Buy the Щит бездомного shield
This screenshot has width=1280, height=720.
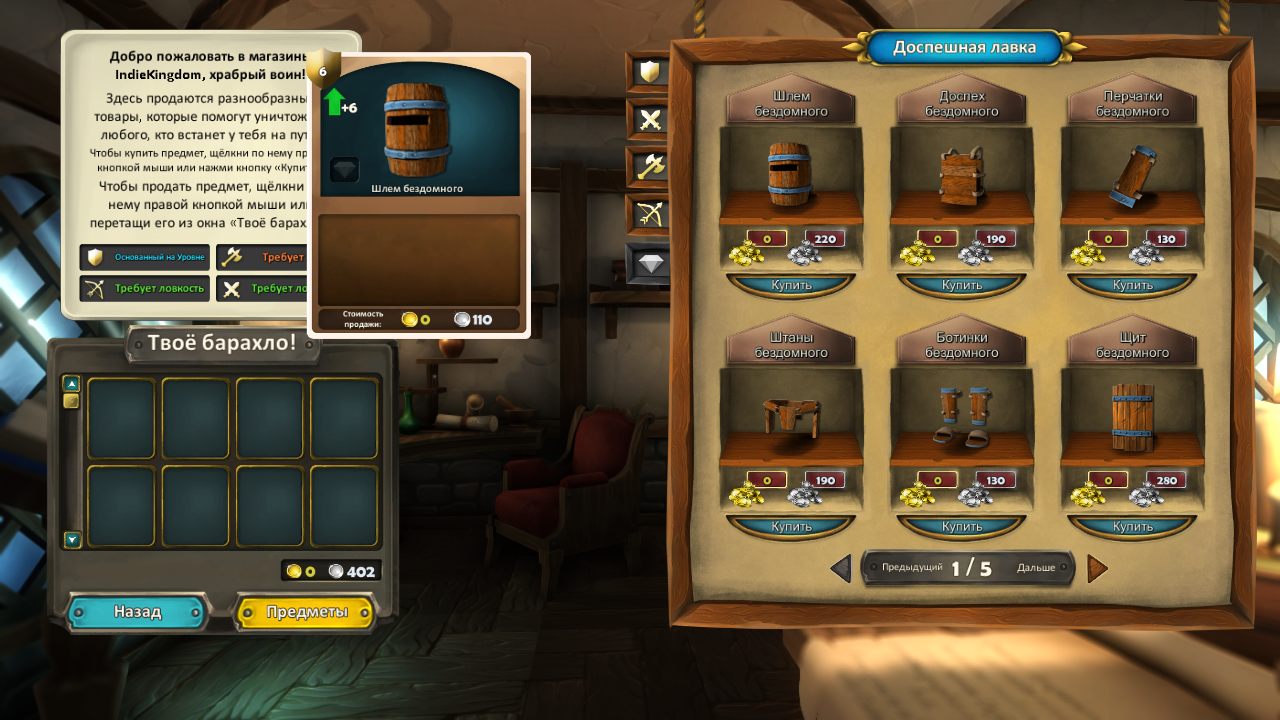click(x=1132, y=526)
